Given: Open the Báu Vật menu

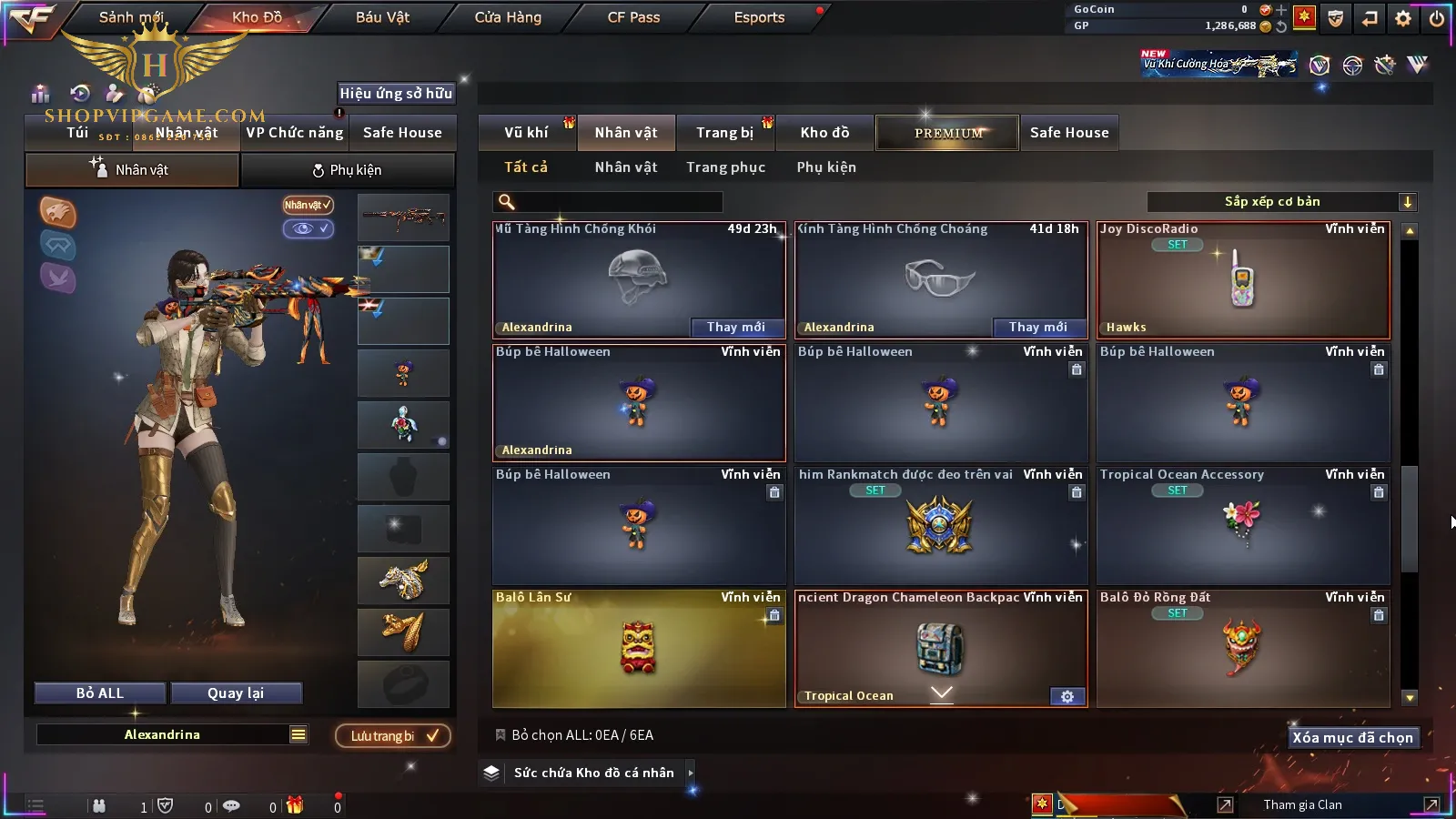Looking at the screenshot, I should 382,17.
